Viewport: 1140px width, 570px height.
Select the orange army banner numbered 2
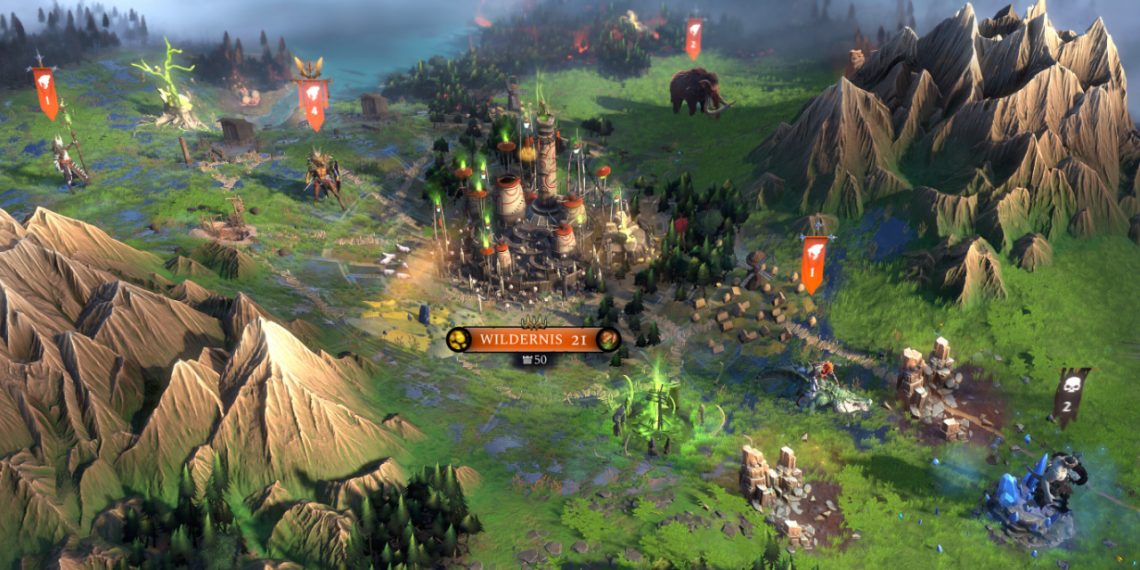pos(693,38)
